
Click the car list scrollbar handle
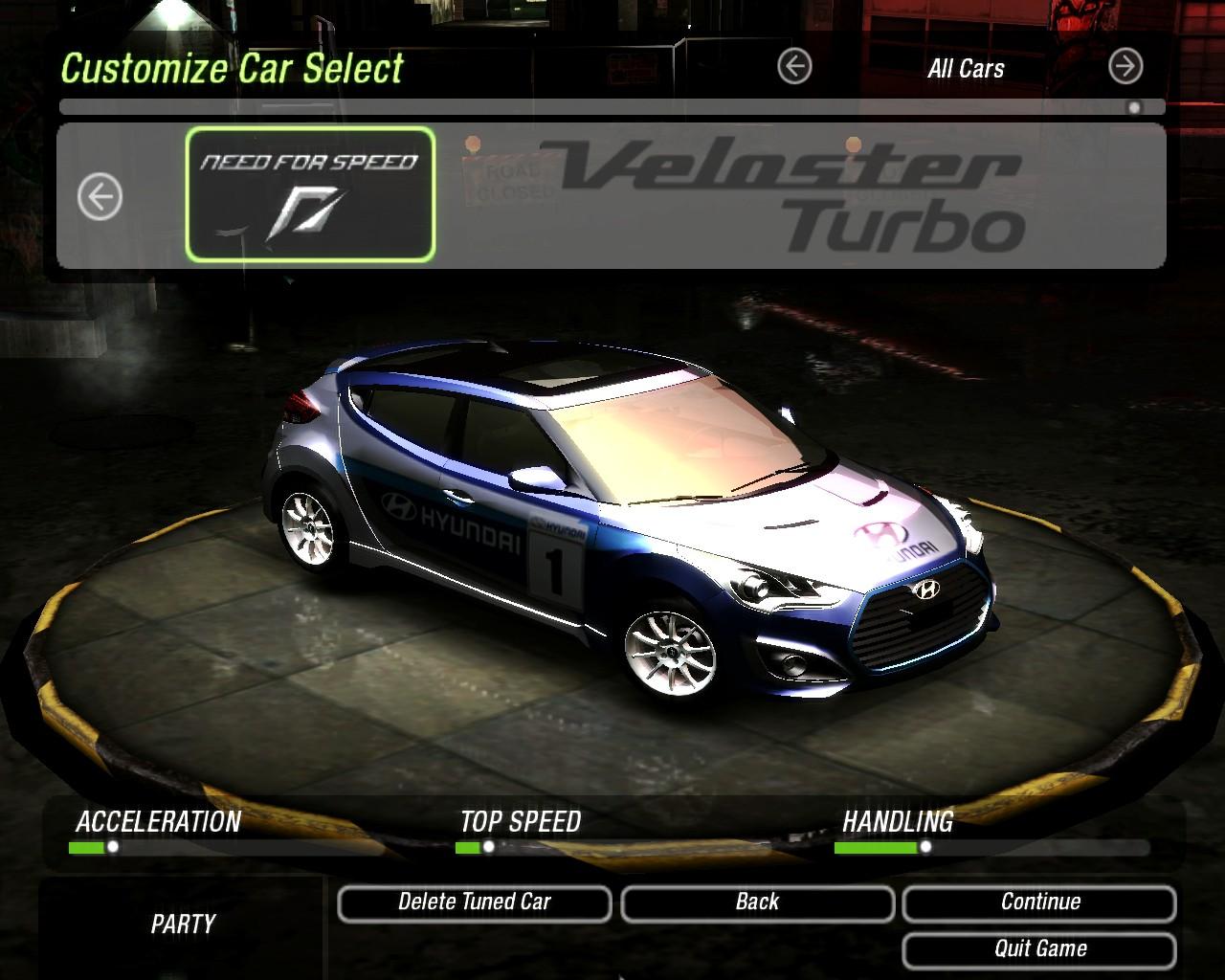coord(1135,107)
